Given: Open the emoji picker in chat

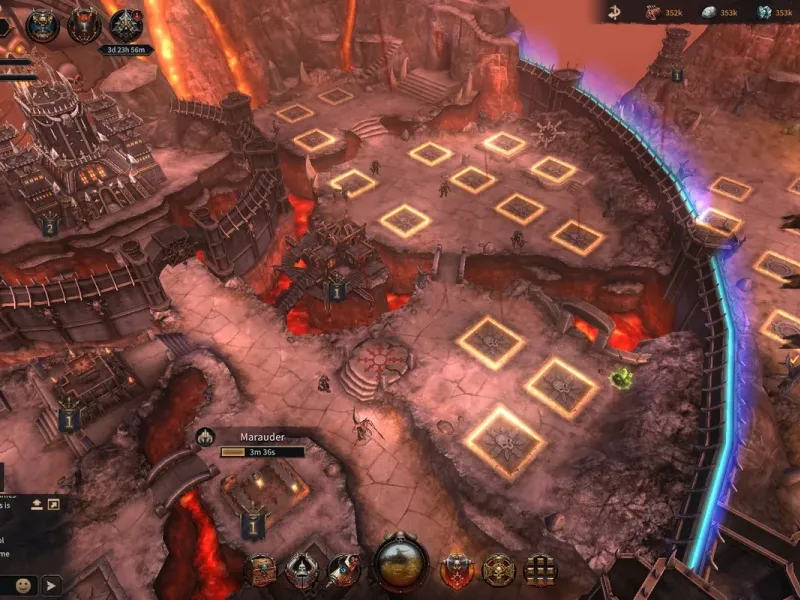Looking at the screenshot, I should click(22, 585).
